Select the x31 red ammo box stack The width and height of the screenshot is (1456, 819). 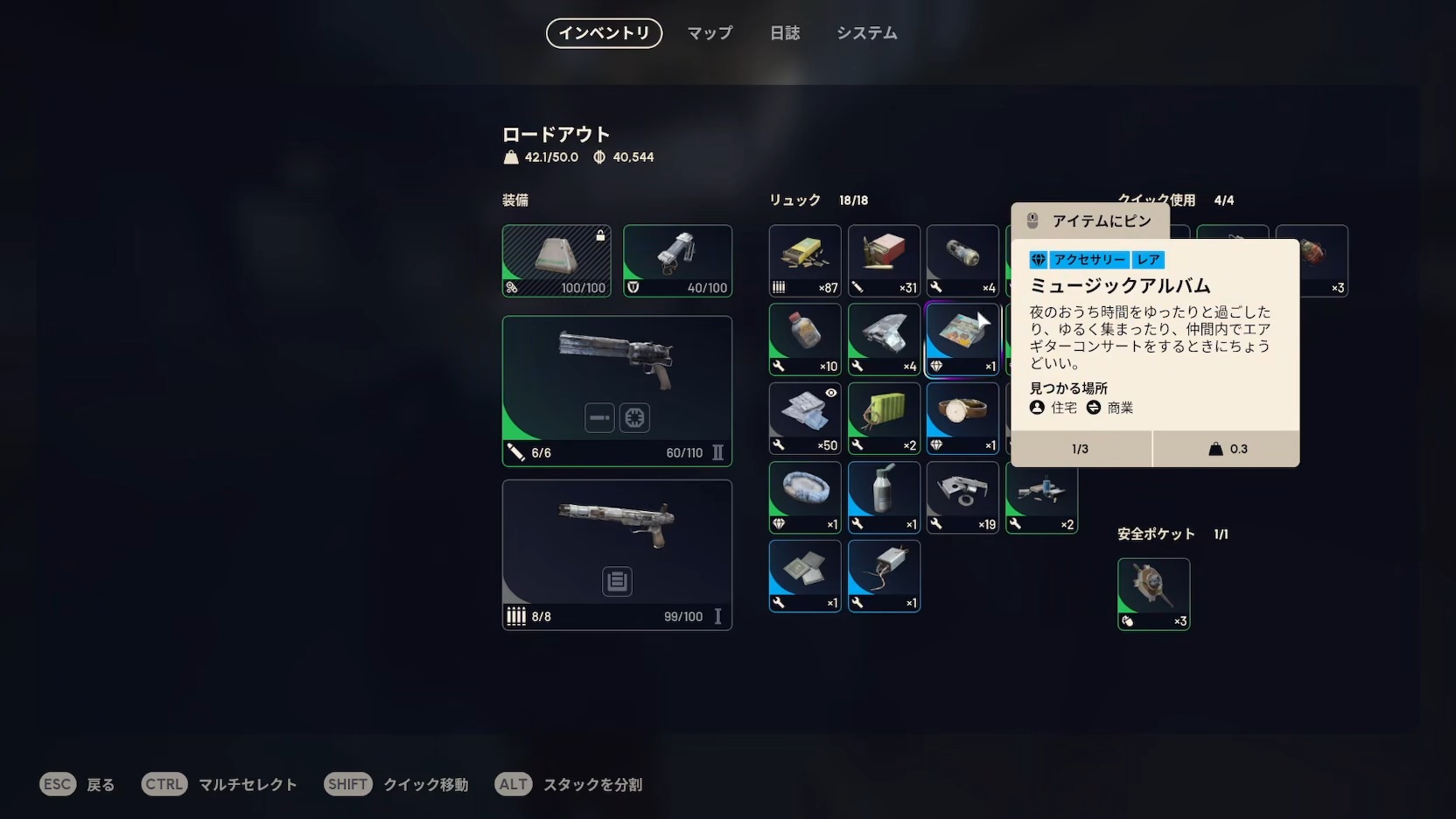[884, 261]
